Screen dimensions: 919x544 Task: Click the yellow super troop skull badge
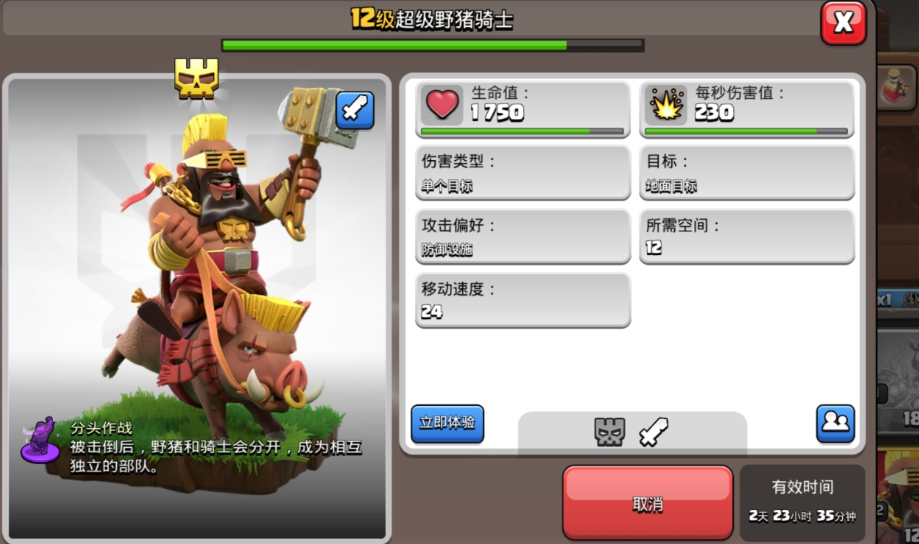click(x=197, y=78)
